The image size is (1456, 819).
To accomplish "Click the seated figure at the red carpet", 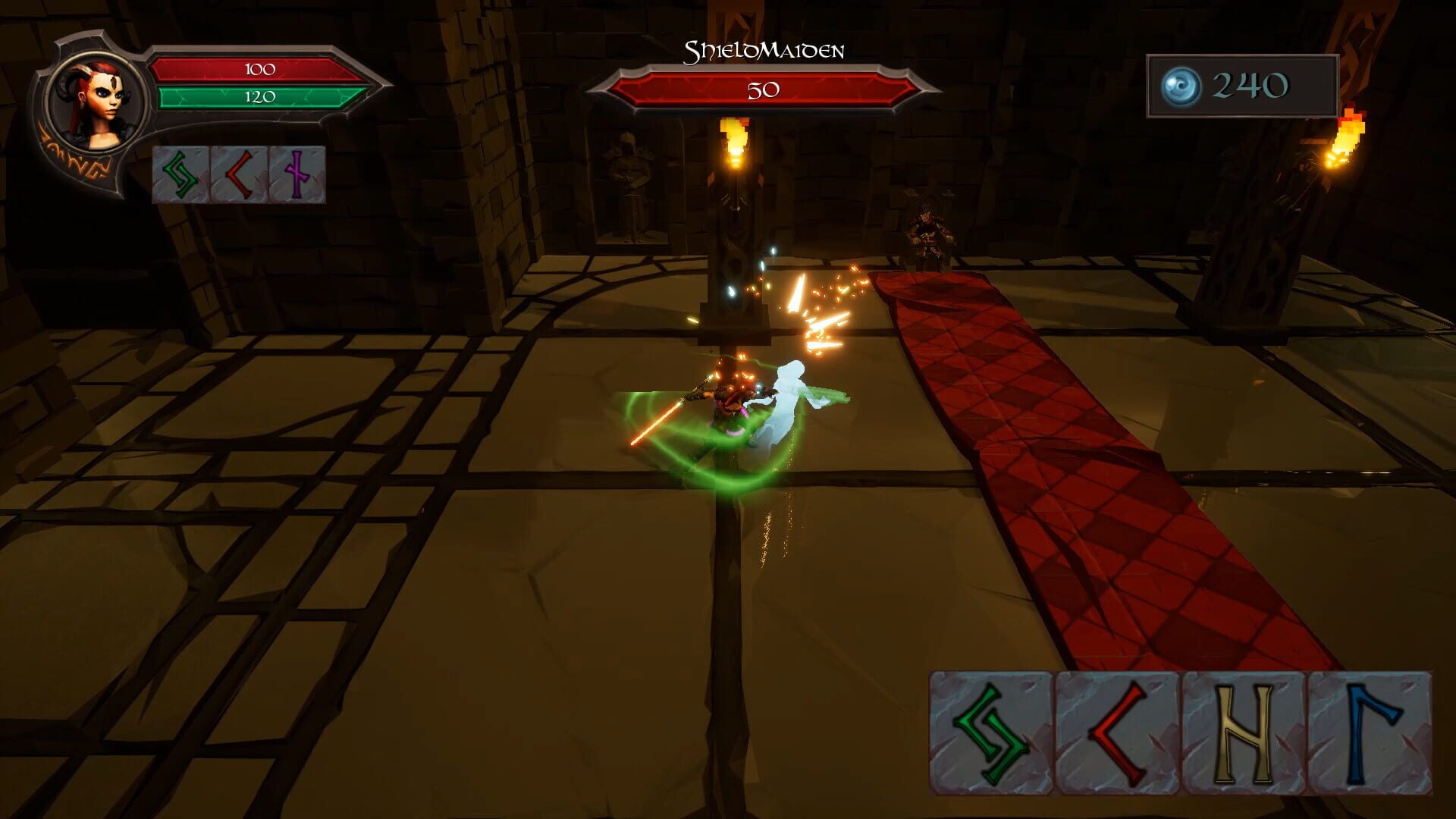I will tap(931, 227).
